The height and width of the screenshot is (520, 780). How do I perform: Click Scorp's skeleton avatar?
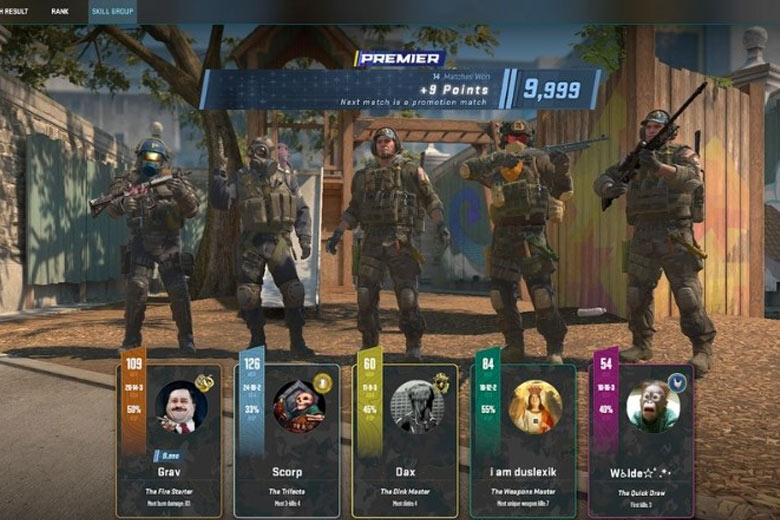(299, 406)
